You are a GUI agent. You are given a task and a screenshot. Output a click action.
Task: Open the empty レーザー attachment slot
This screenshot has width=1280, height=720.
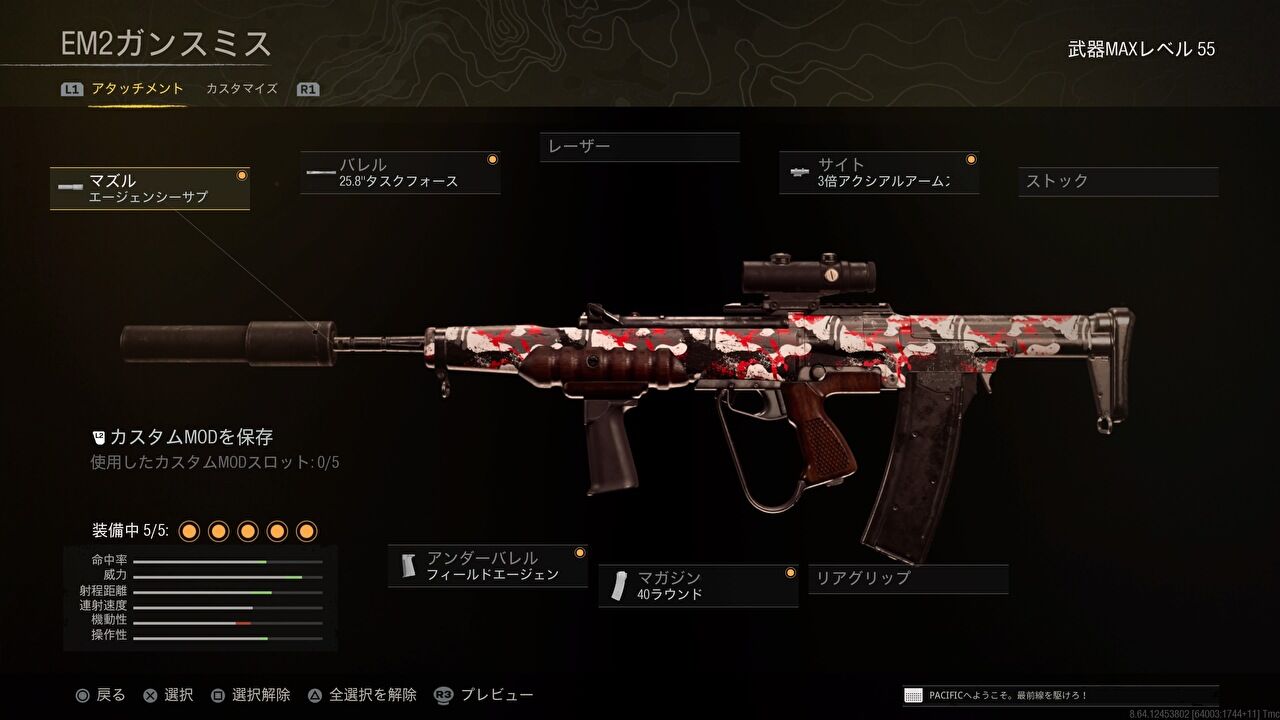[638, 146]
